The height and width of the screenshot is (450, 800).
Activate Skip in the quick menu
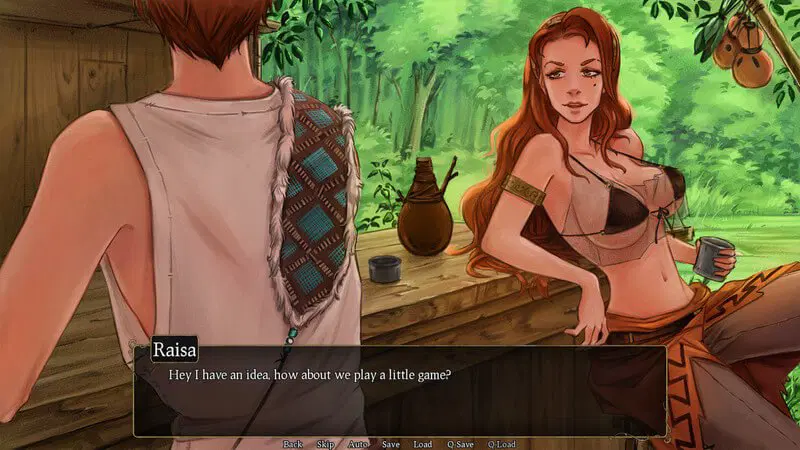[325, 443]
